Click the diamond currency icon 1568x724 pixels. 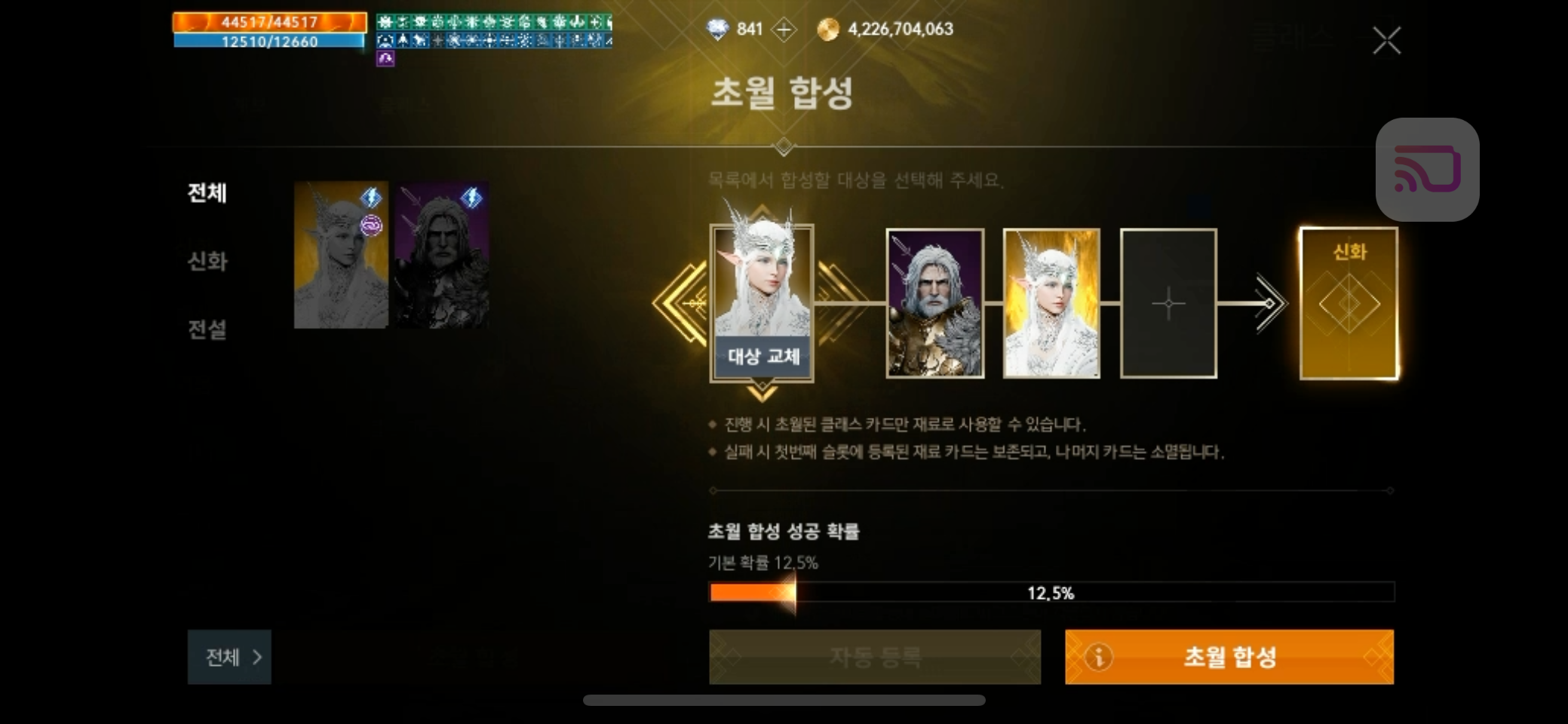point(717,29)
